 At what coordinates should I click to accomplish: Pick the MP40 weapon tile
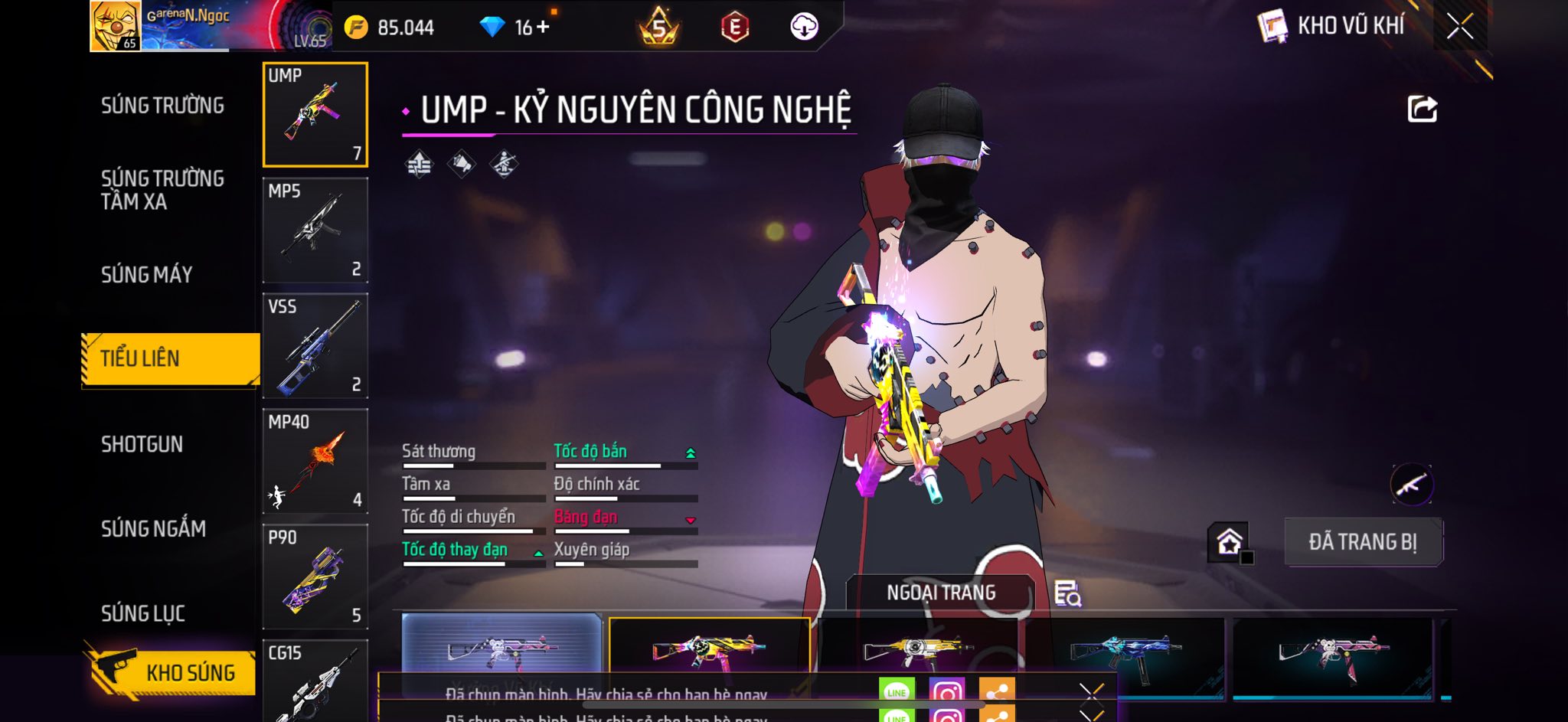coord(315,462)
